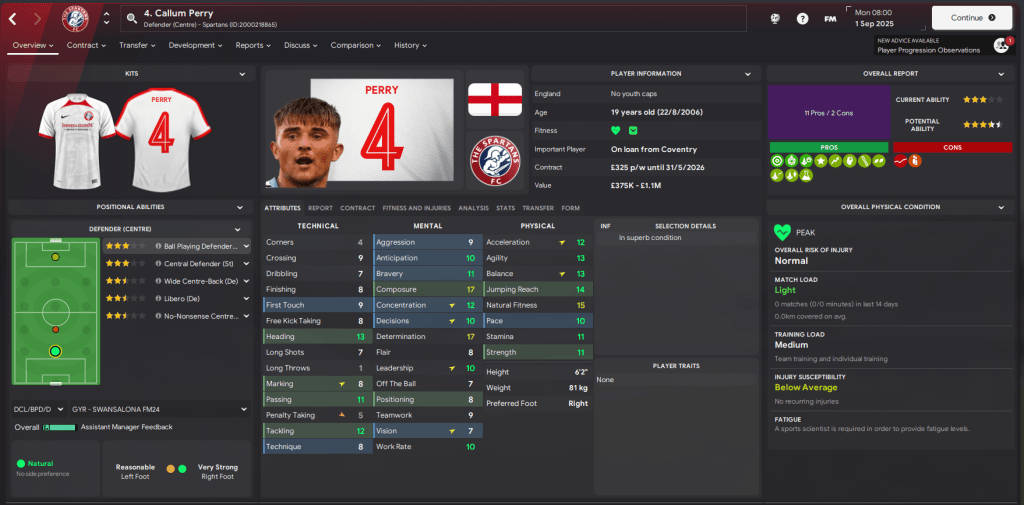Image resolution: width=1024 pixels, height=505 pixels.
Task: Expand the Player Information dropdown
Action: 747,74
